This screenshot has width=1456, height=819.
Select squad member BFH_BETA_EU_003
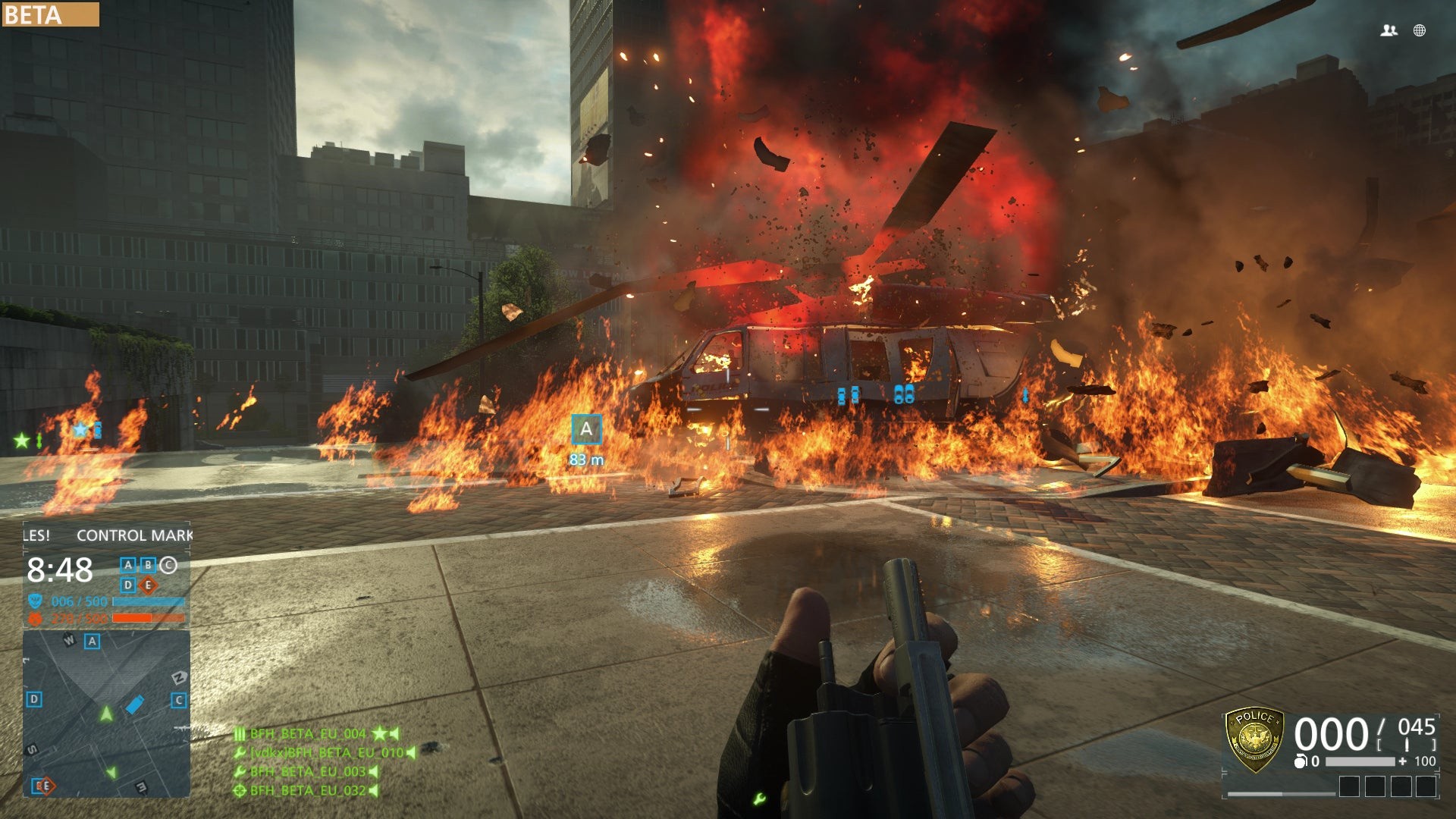click(x=308, y=771)
